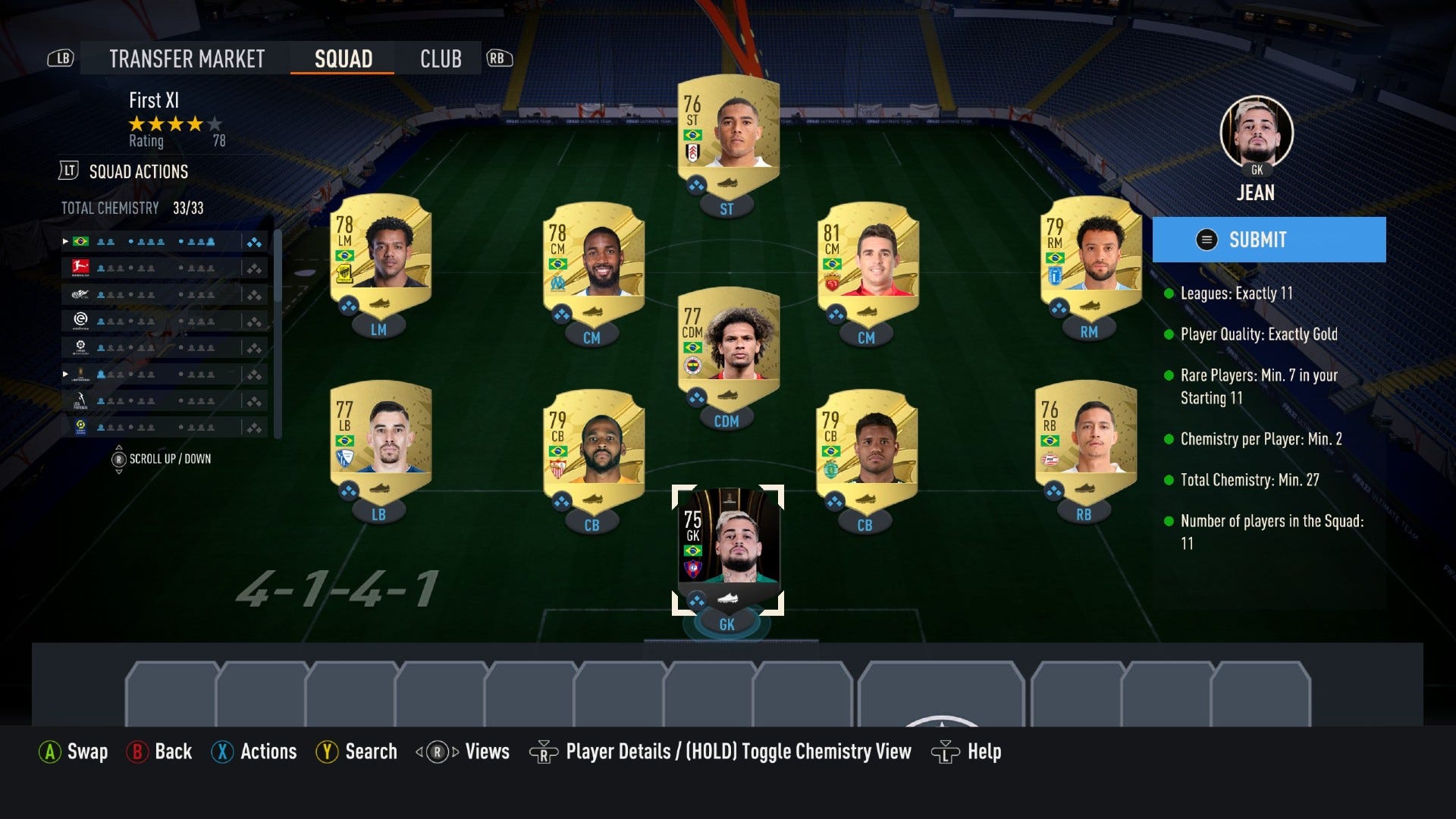Image resolution: width=1456 pixels, height=819 pixels.
Task: Open the Club tab
Action: (x=441, y=58)
